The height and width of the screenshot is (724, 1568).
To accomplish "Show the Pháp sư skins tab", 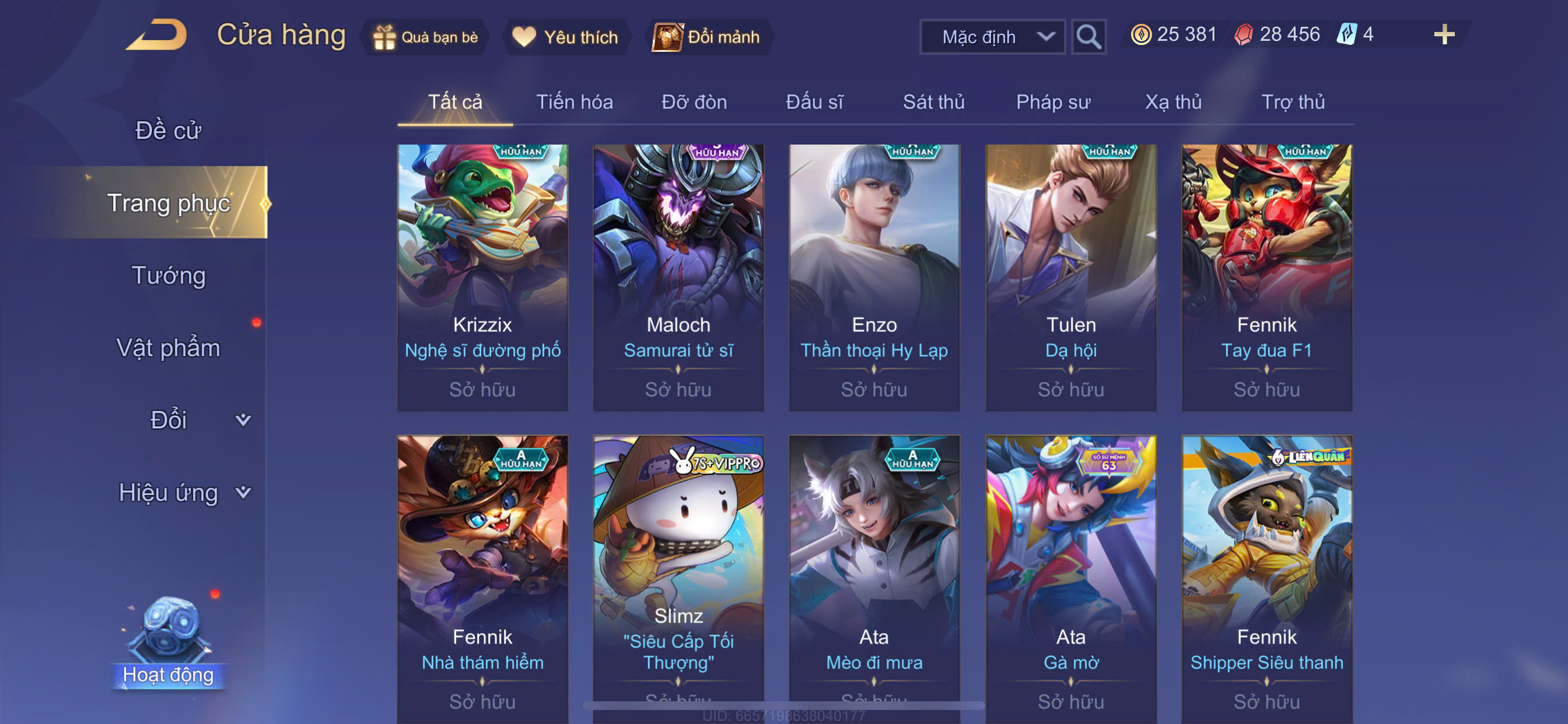I will pyautogui.click(x=1053, y=102).
